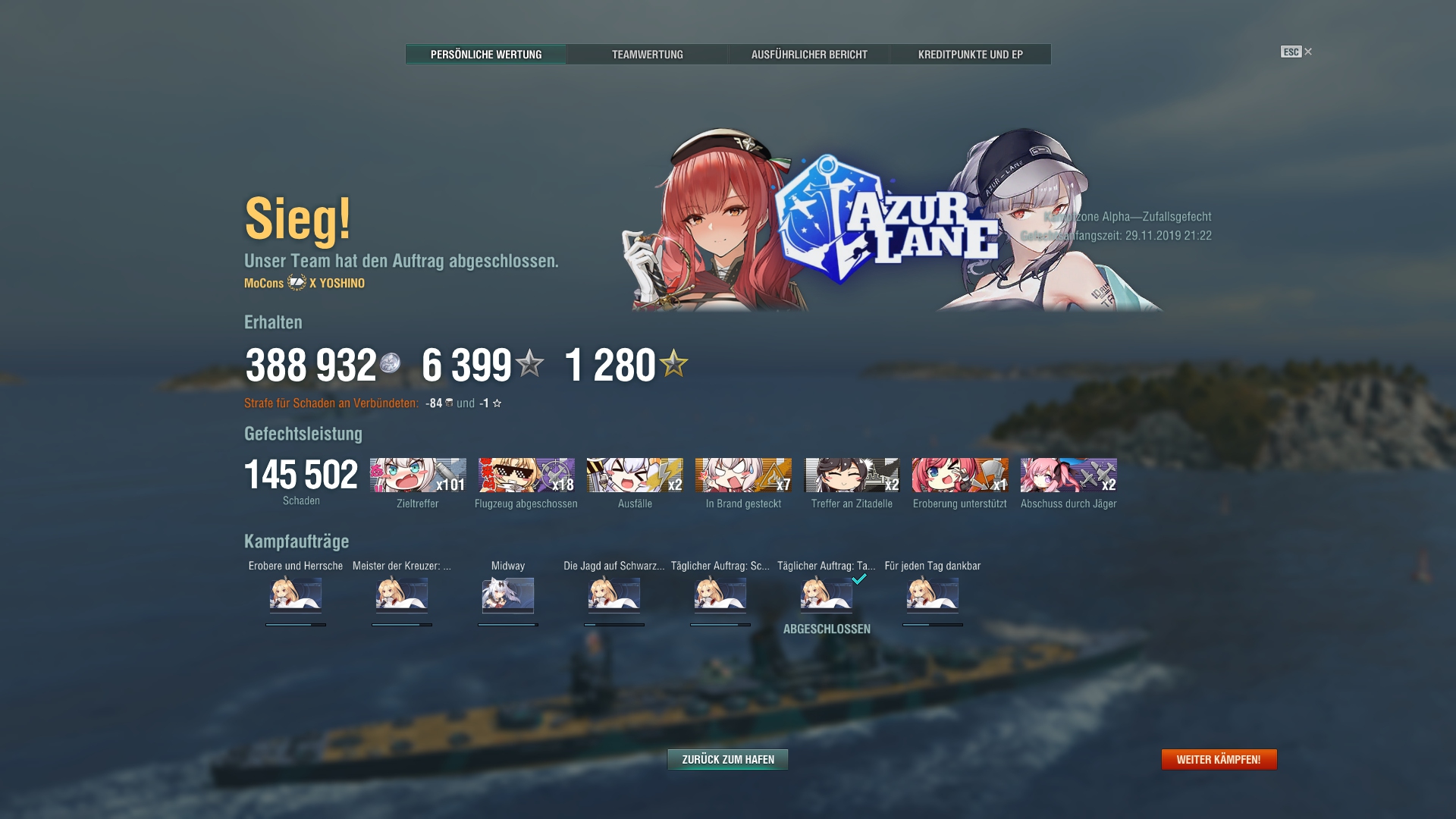Select the gold free XP star icon
Viewport: 1456px width, 819px height.
pos(675,365)
